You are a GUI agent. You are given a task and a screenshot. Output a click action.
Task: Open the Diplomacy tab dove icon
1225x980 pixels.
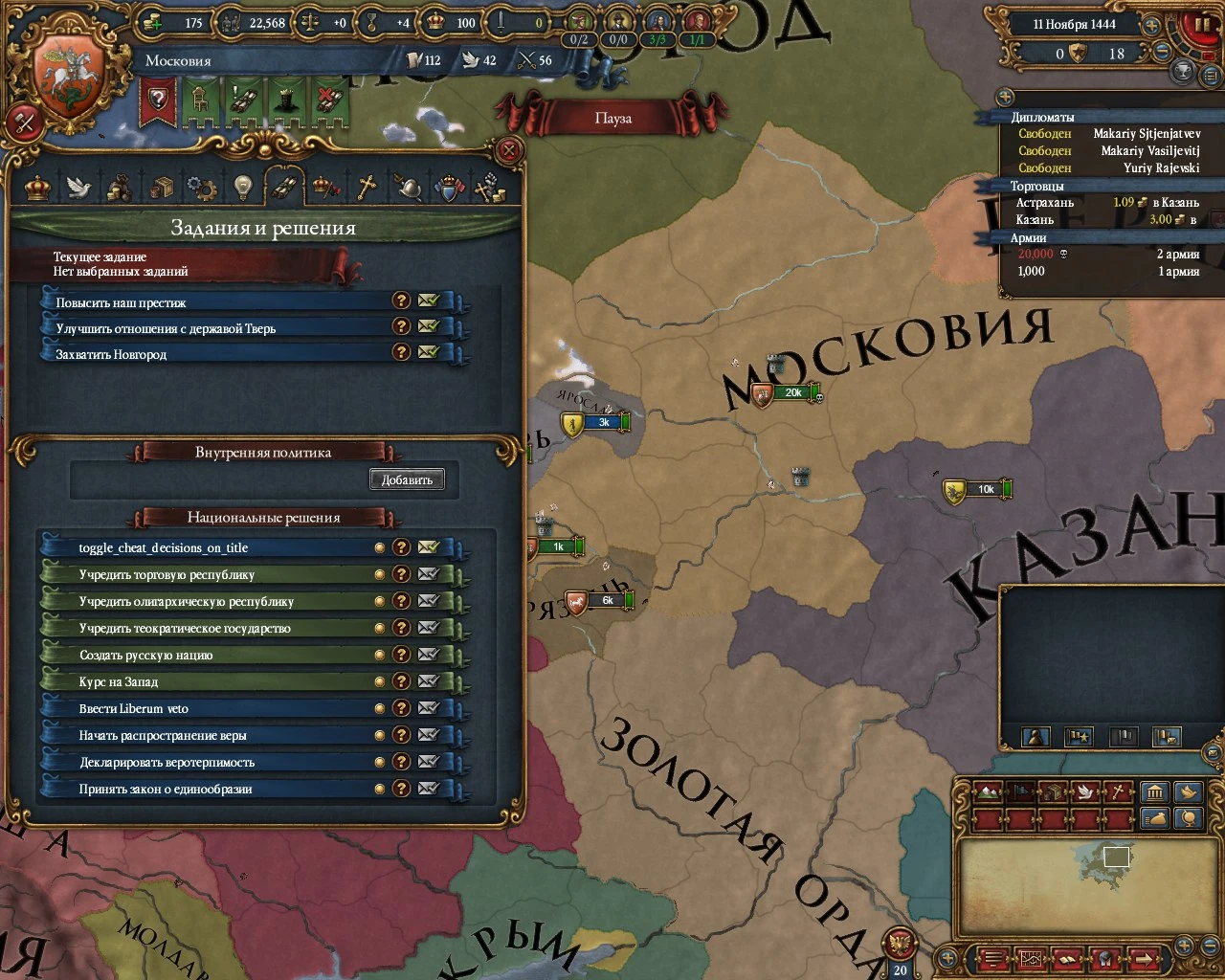(x=77, y=188)
